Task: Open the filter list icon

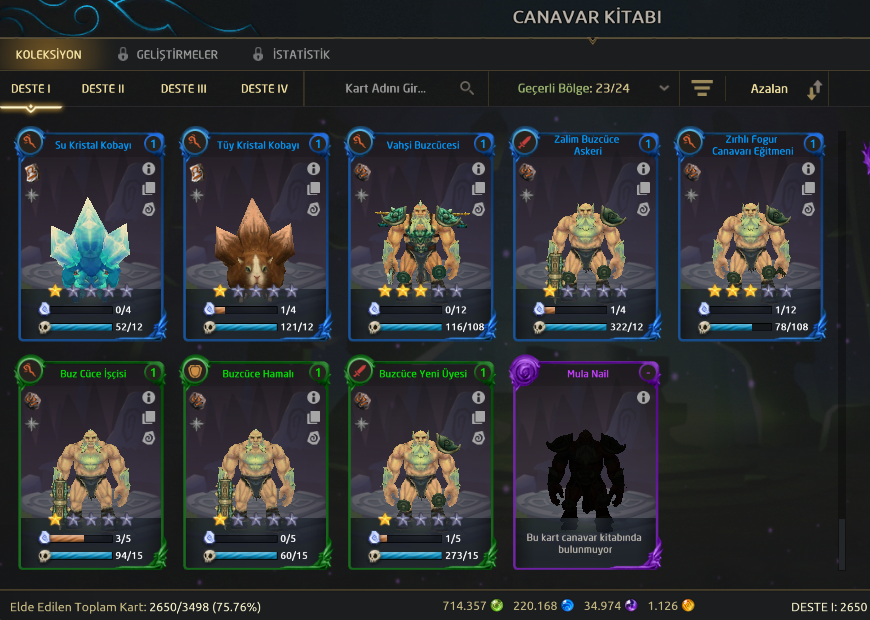Action: 701,88
